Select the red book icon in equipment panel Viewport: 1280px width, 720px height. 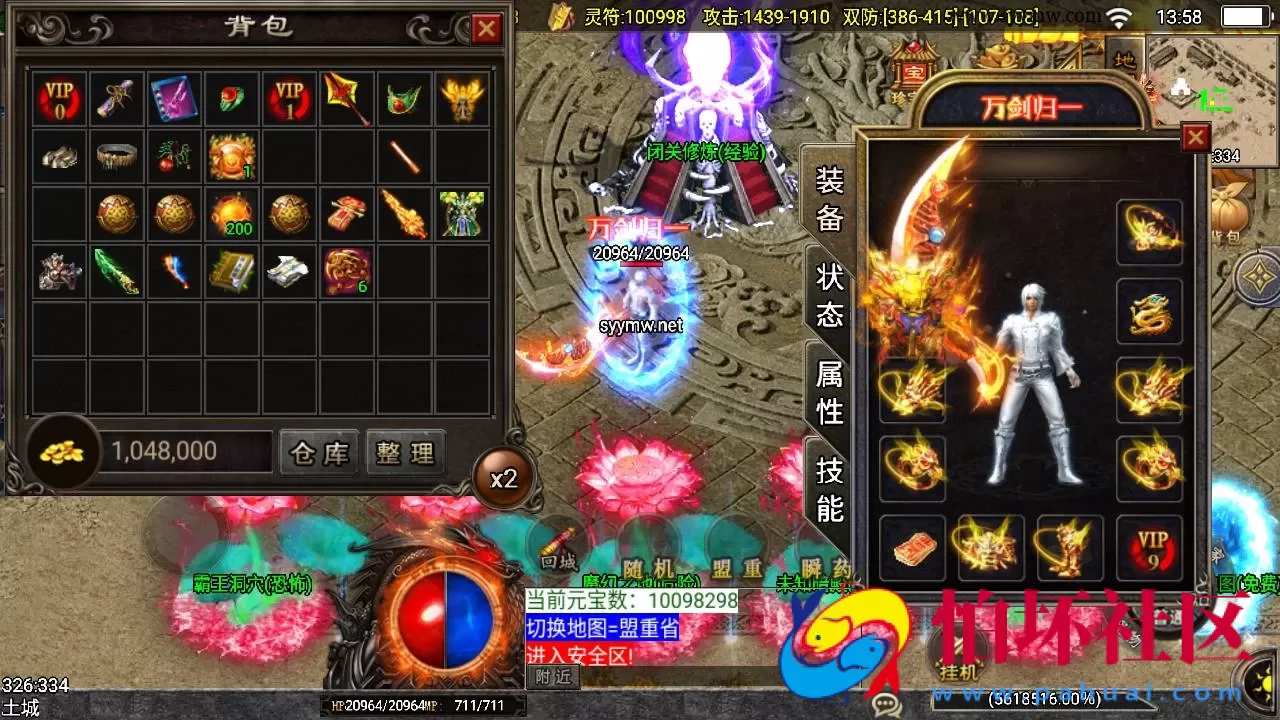(x=913, y=546)
